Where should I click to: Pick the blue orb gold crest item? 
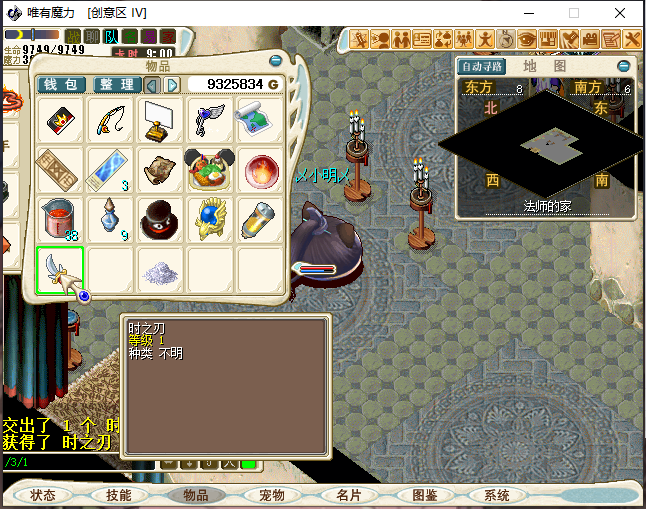pos(210,220)
